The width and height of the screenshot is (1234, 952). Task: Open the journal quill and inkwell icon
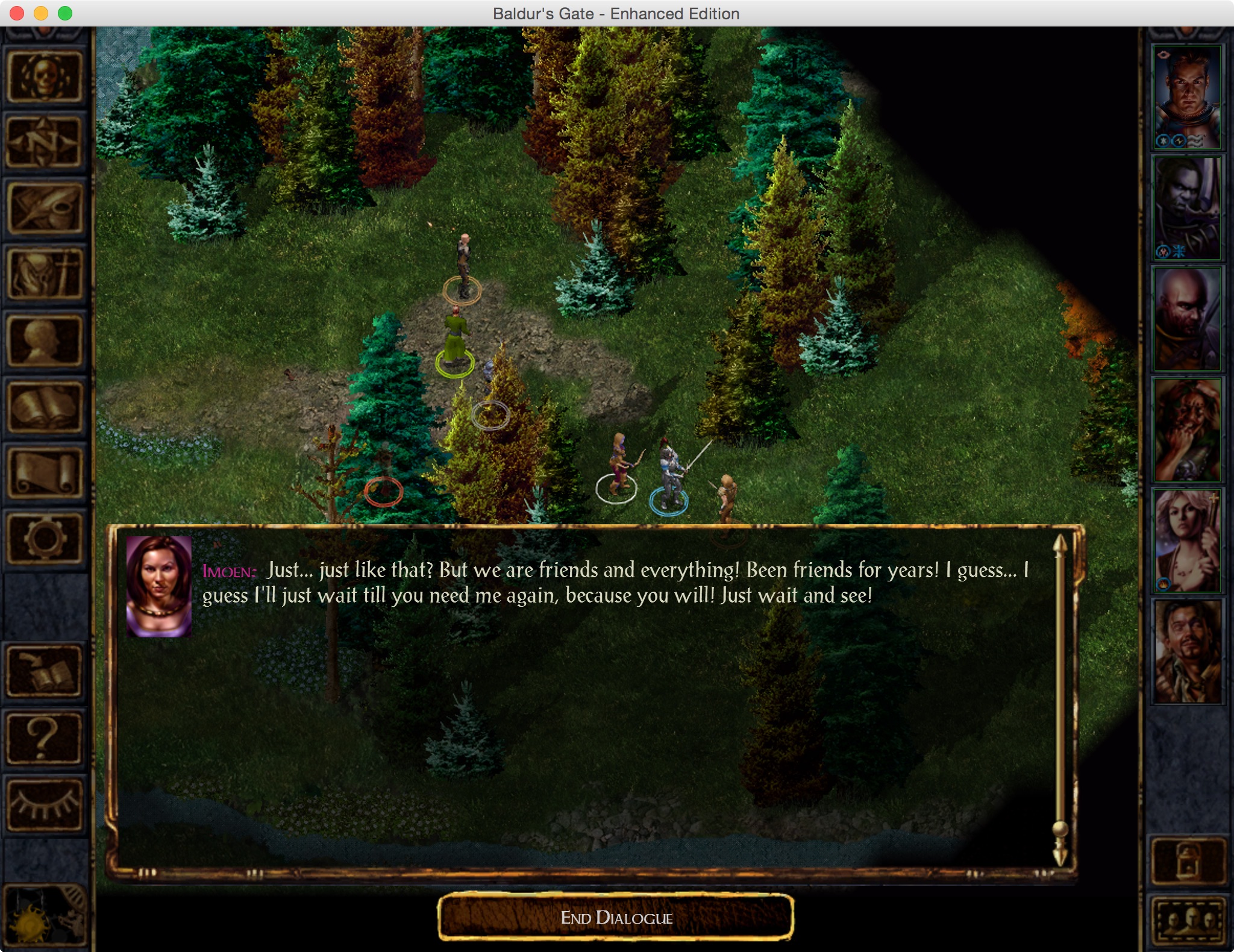(x=45, y=208)
